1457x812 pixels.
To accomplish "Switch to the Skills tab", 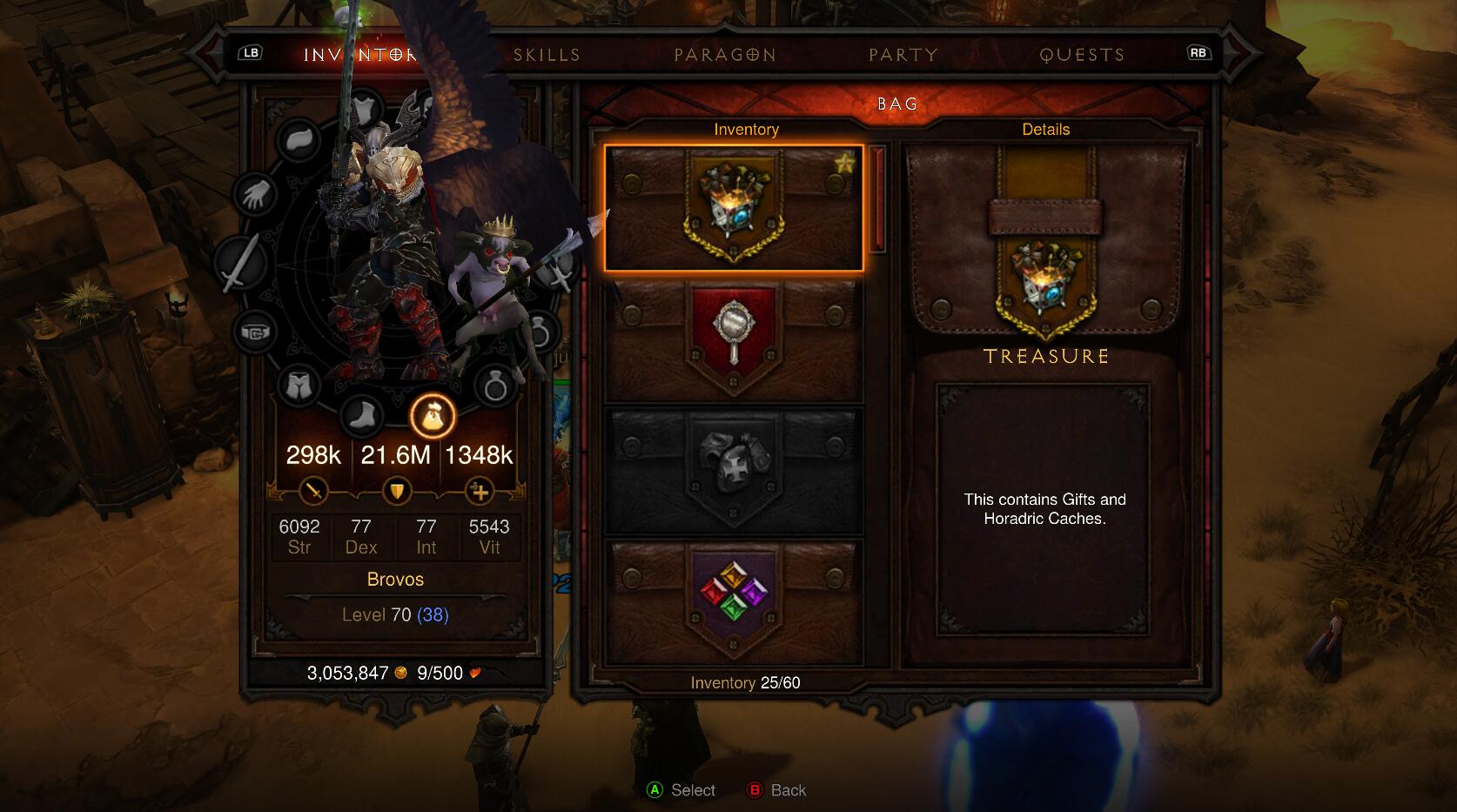I will click(547, 55).
